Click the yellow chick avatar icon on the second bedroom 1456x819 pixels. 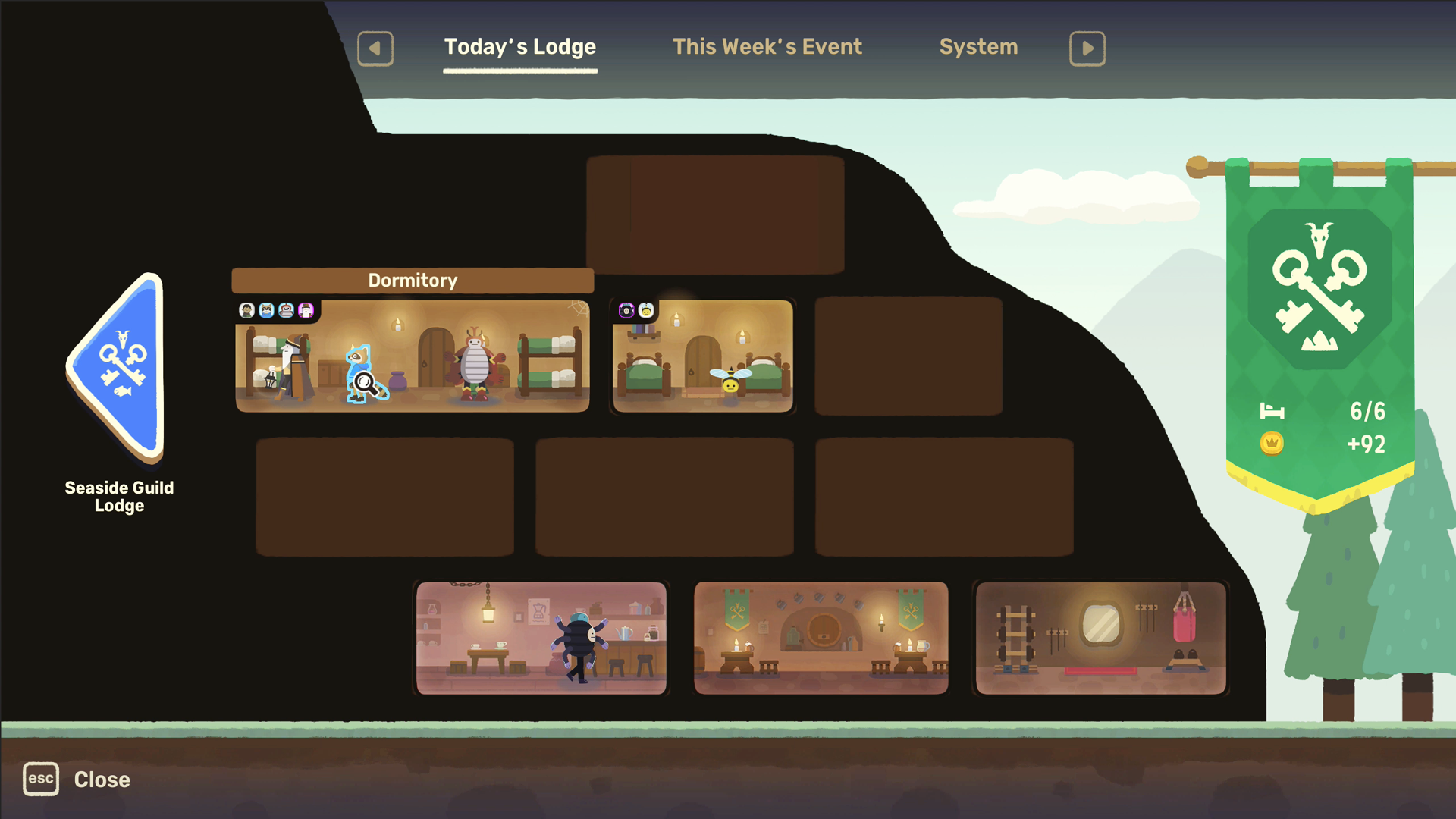[x=646, y=311]
